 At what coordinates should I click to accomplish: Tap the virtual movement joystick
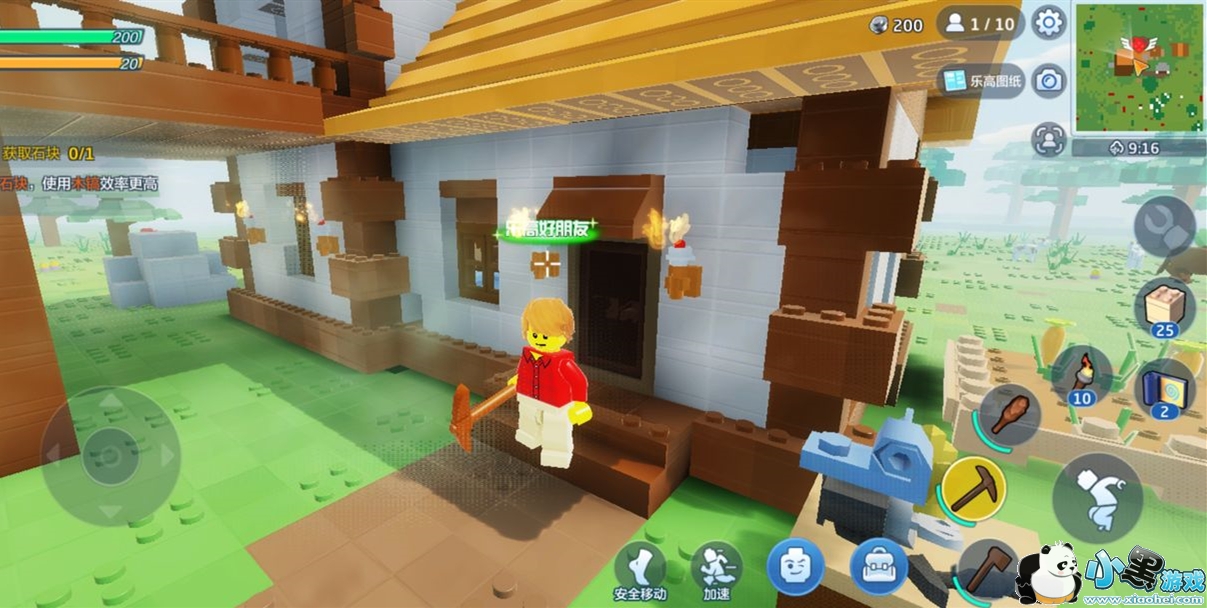110,456
